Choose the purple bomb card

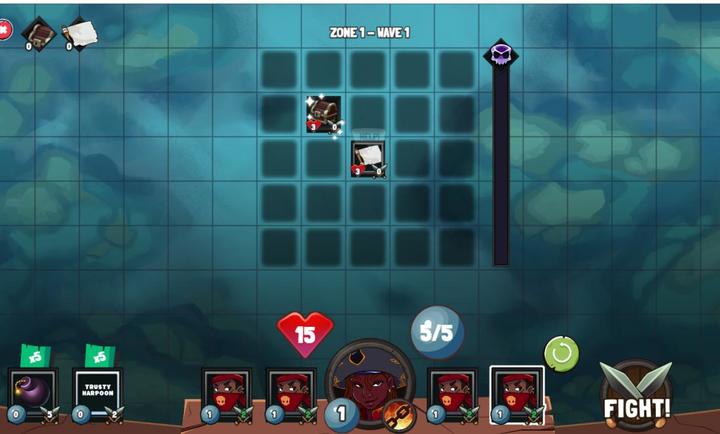32,390
